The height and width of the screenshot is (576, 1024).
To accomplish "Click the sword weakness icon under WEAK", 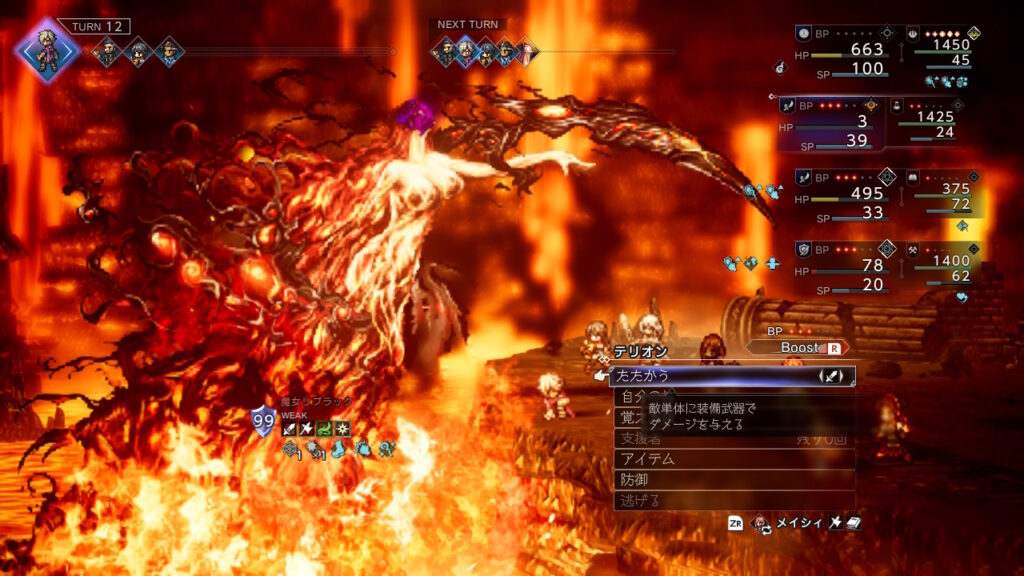I will pyautogui.click(x=289, y=429).
